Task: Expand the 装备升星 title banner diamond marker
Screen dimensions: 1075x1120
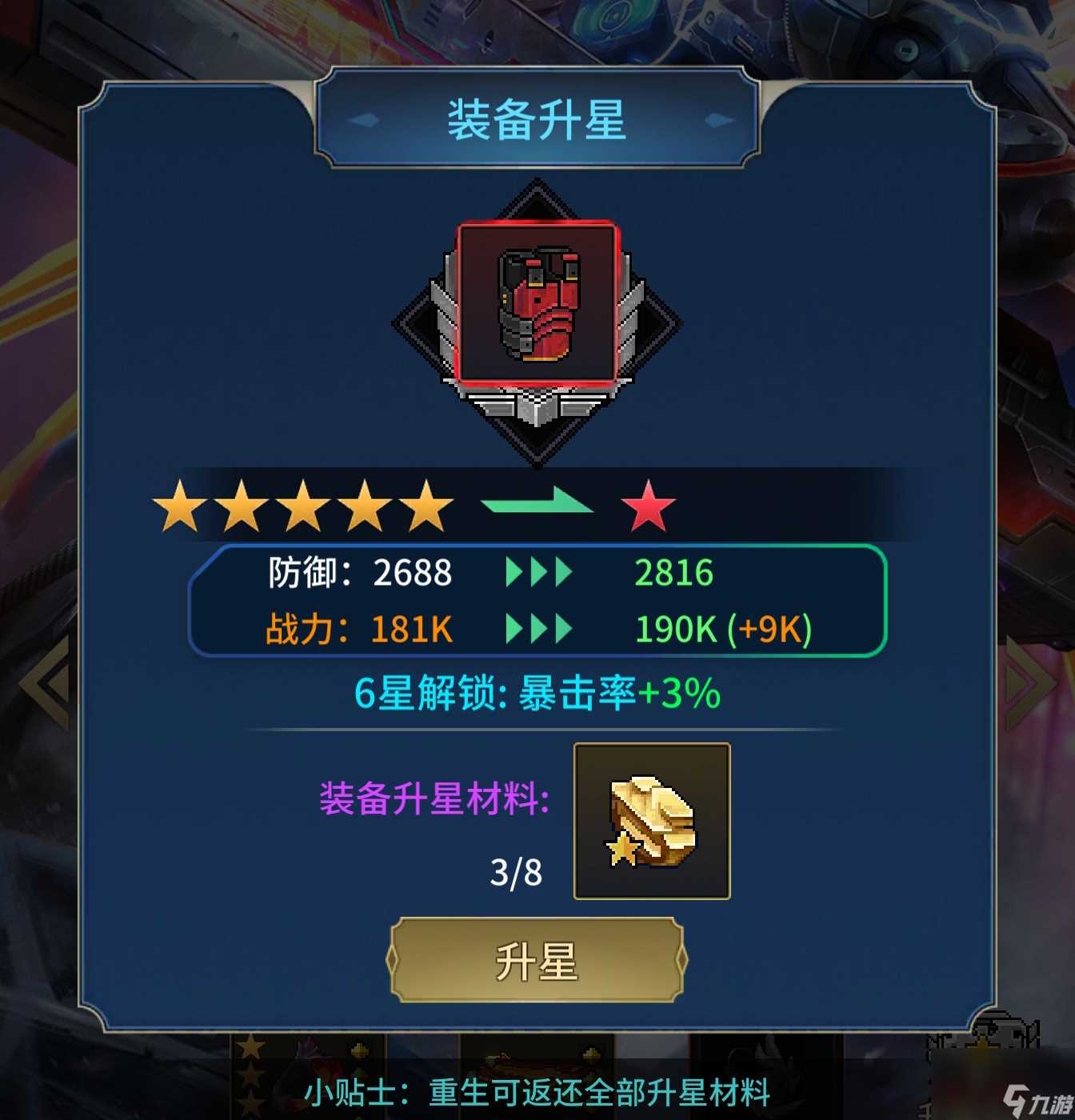Action: (x=364, y=120)
